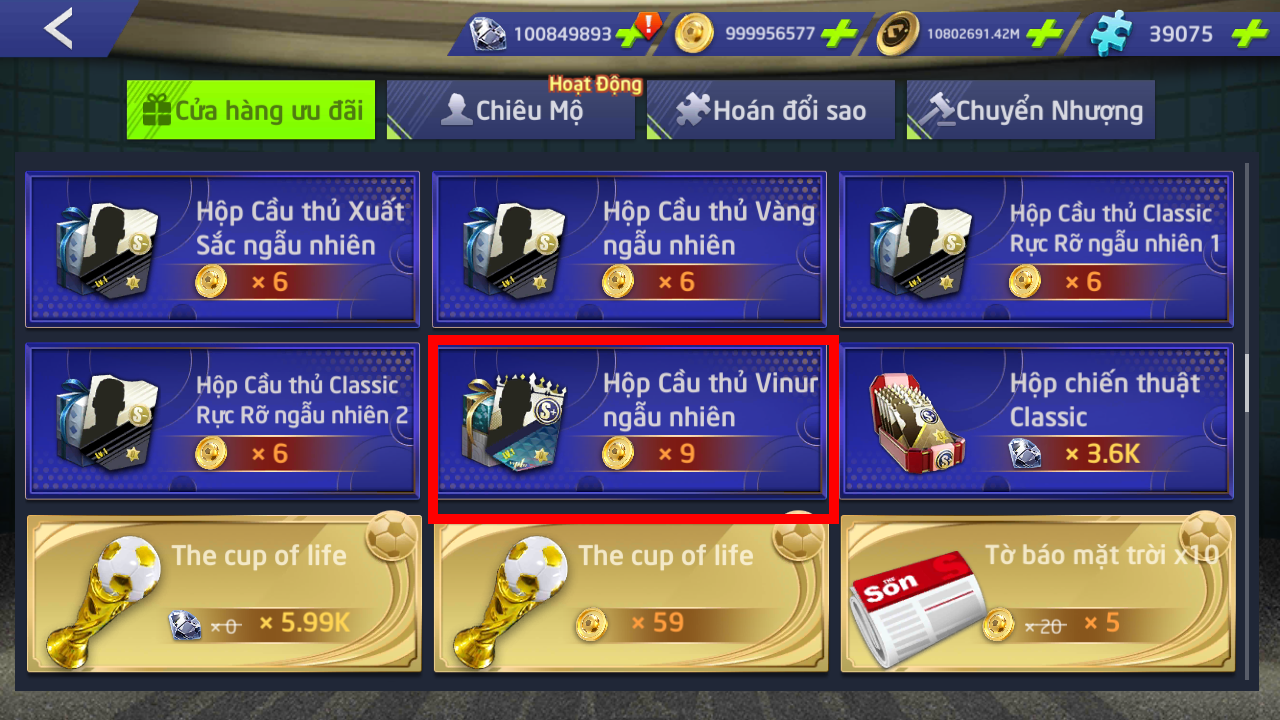This screenshot has width=1280, height=720.
Task: Add more diamonds with the plus button
Action: click(631, 34)
